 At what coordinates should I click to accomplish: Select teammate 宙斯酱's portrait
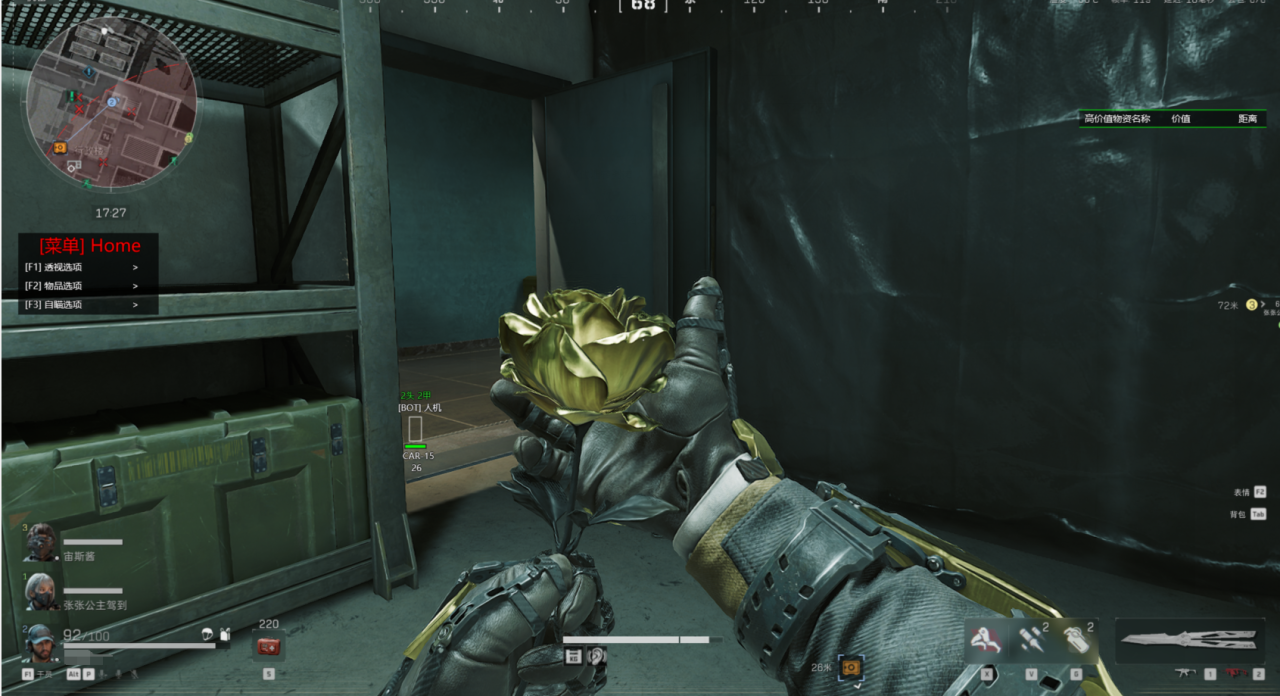(x=42, y=543)
